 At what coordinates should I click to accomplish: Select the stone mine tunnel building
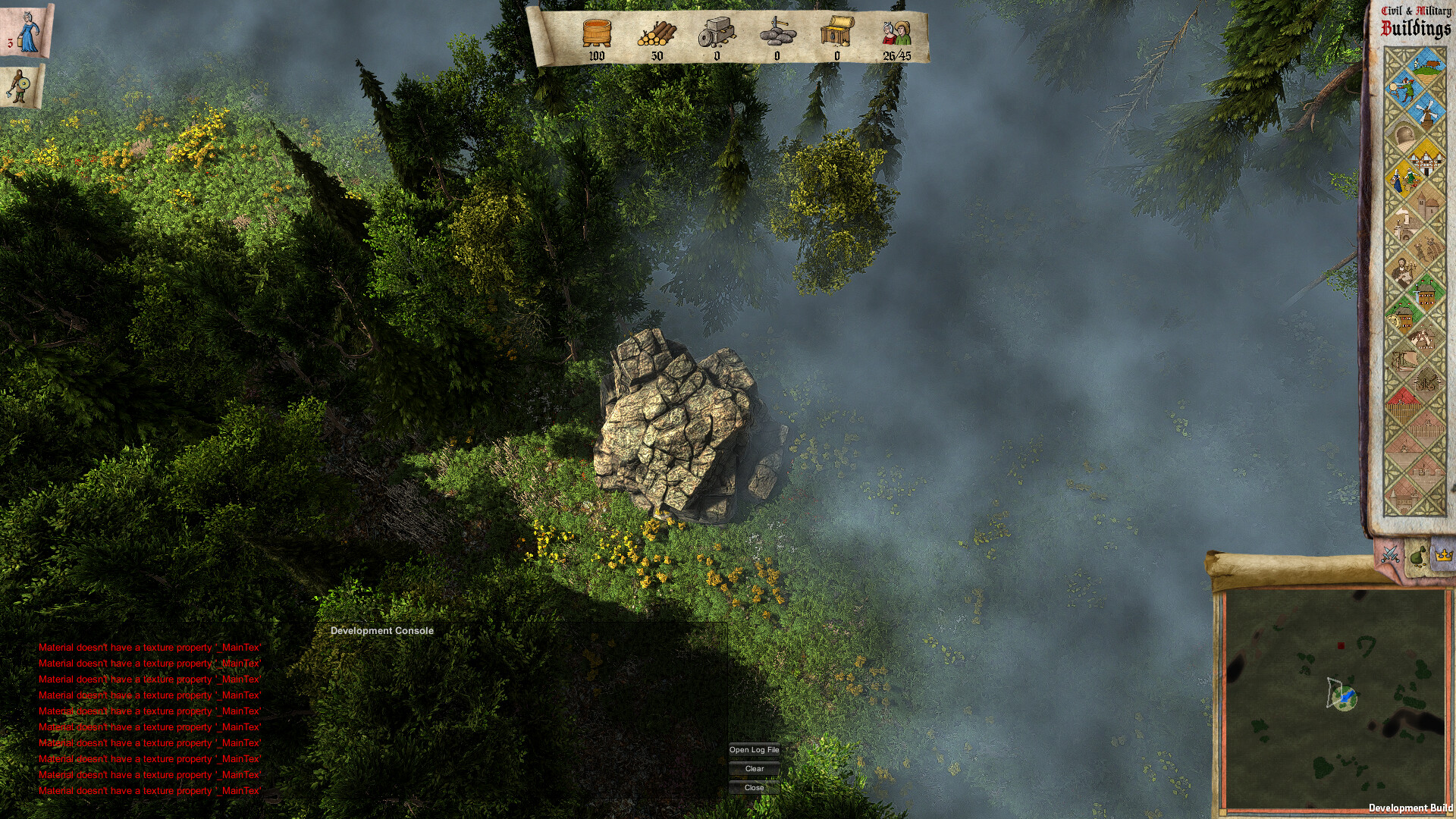point(1404,135)
